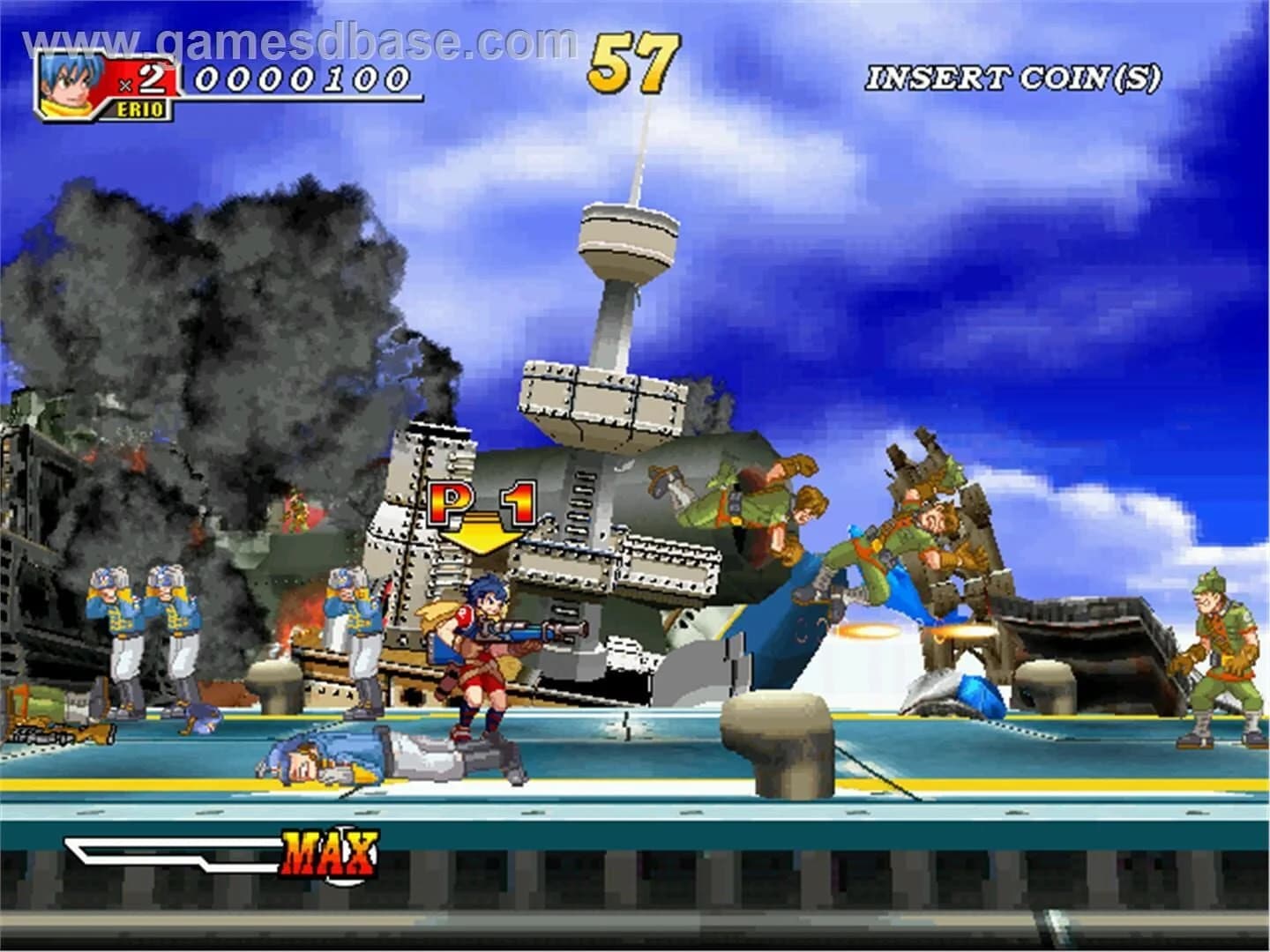The width and height of the screenshot is (1270, 952).
Task: Click the control tower in the background
Action: point(626,247)
